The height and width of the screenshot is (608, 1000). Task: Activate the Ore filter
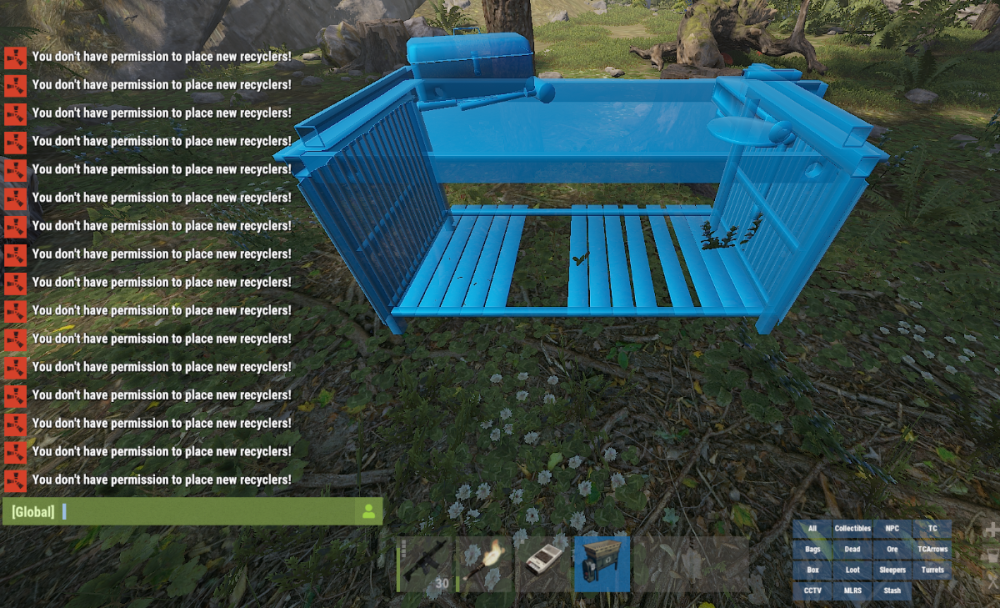[x=892, y=549]
